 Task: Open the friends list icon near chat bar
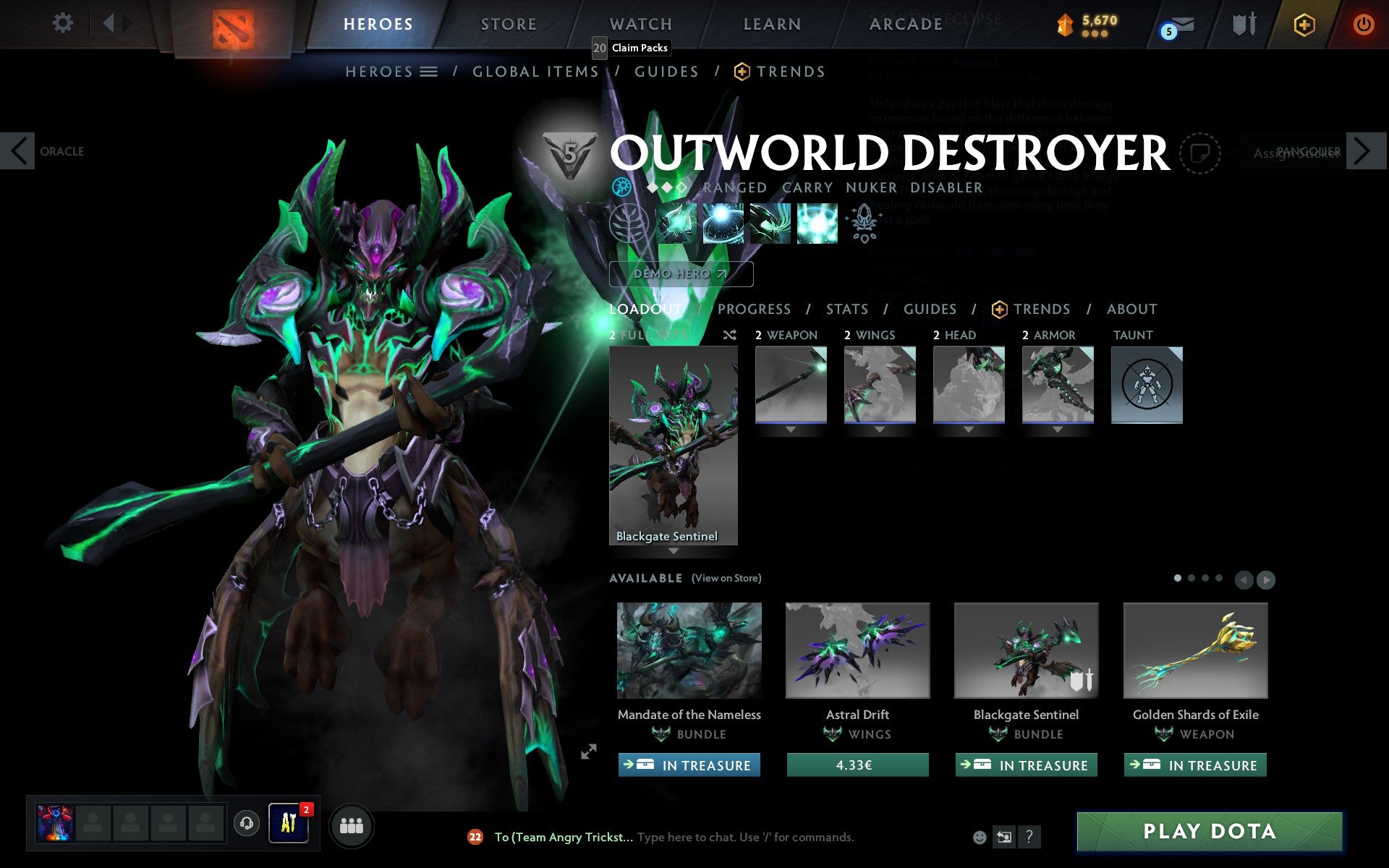(x=352, y=825)
